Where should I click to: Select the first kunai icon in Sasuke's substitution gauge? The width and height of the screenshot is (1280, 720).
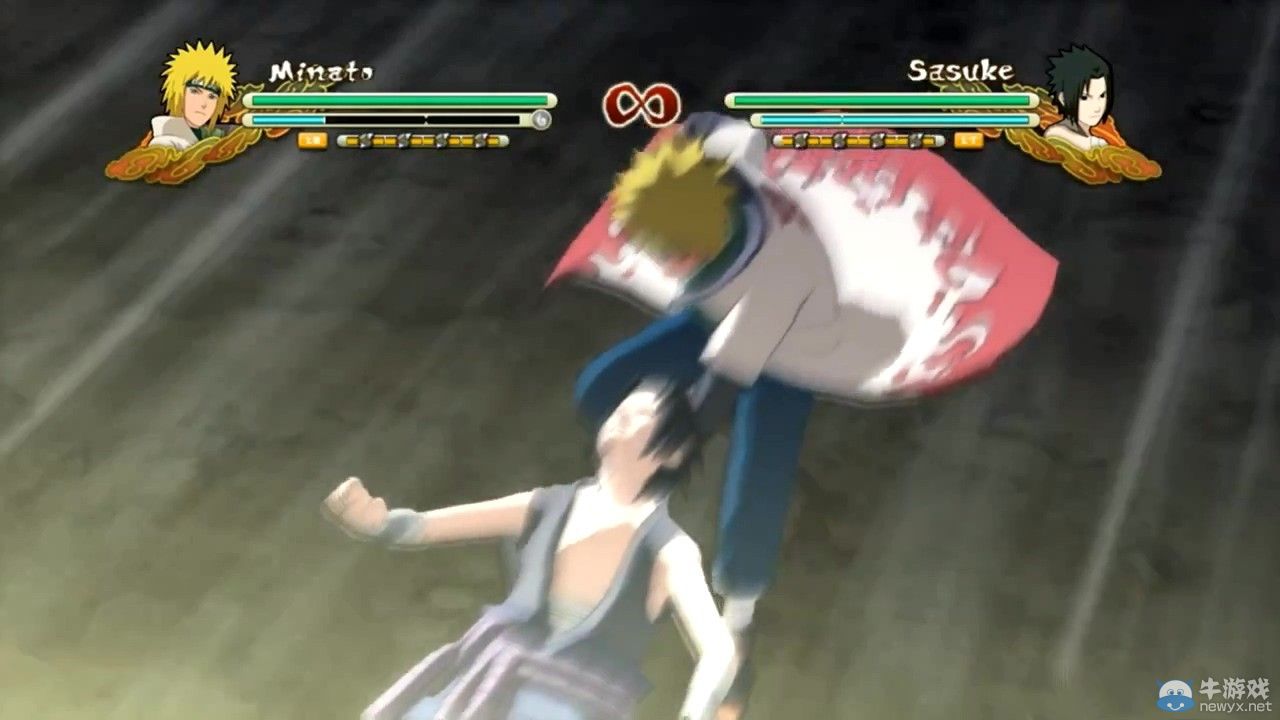tap(800, 141)
